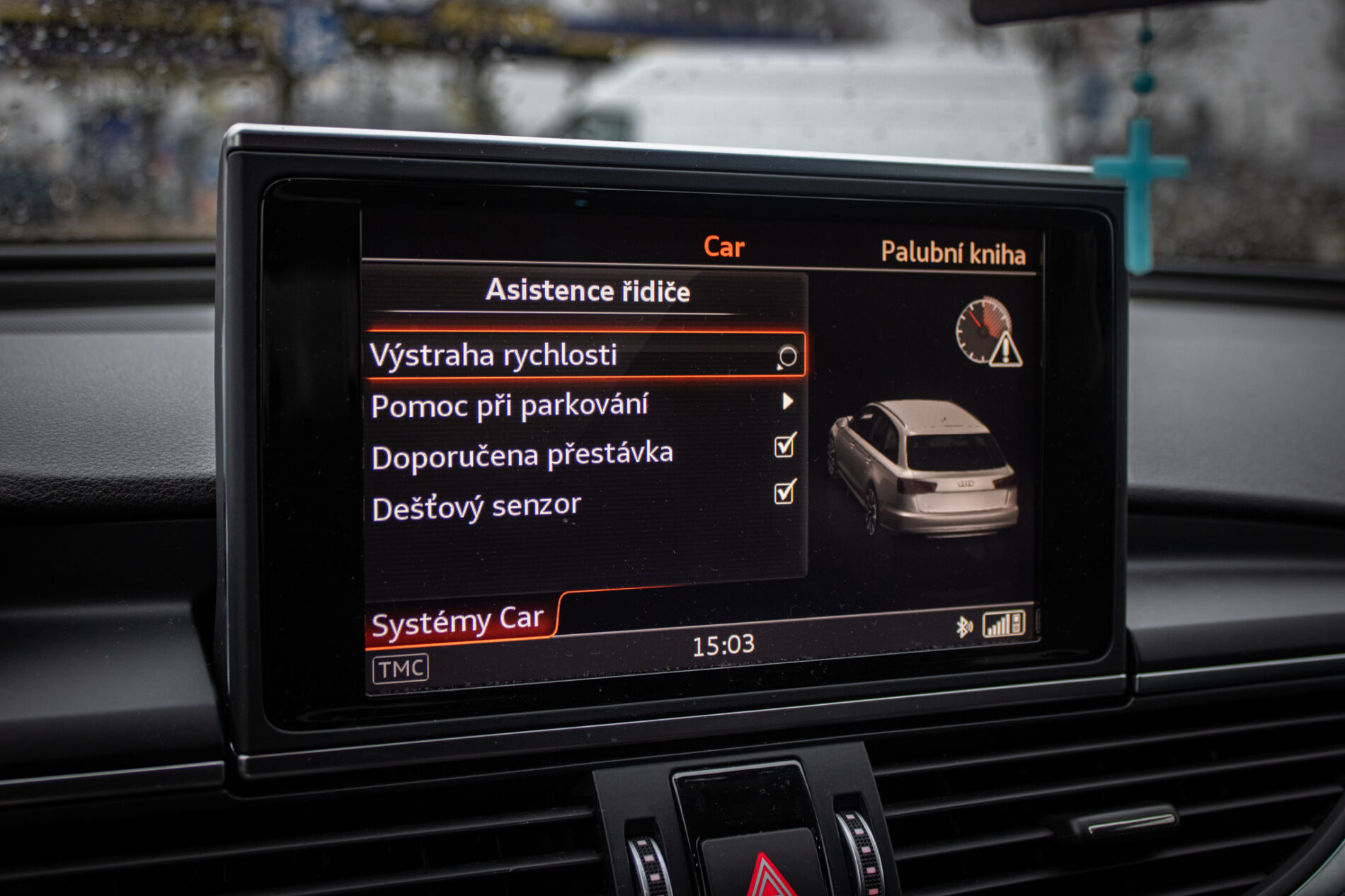This screenshot has width=1345, height=896.
Task: Click the Bluetooth status icon
Action: [x=963, y=626]
